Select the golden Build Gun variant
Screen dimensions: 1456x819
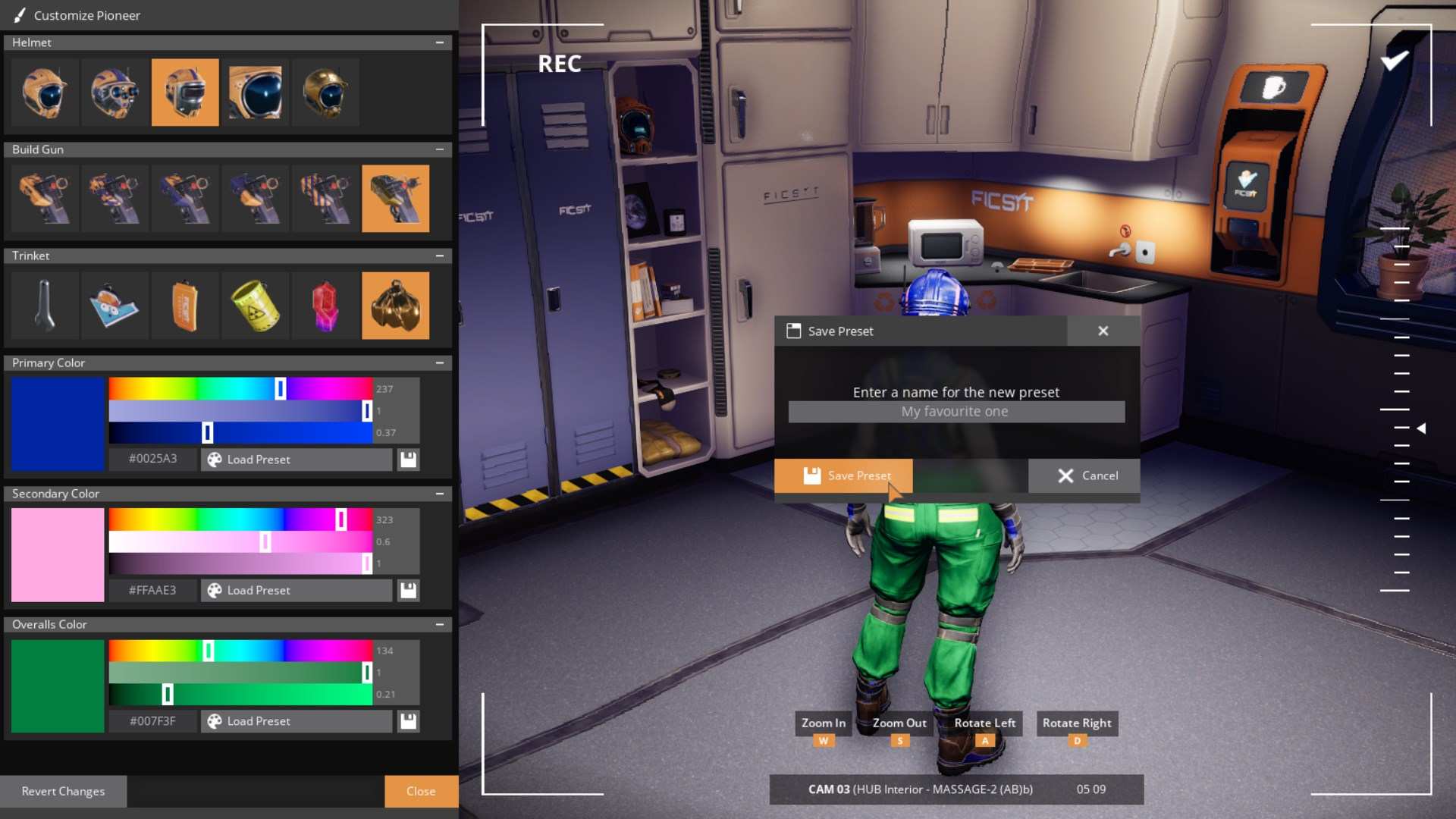tap(395, 199)
